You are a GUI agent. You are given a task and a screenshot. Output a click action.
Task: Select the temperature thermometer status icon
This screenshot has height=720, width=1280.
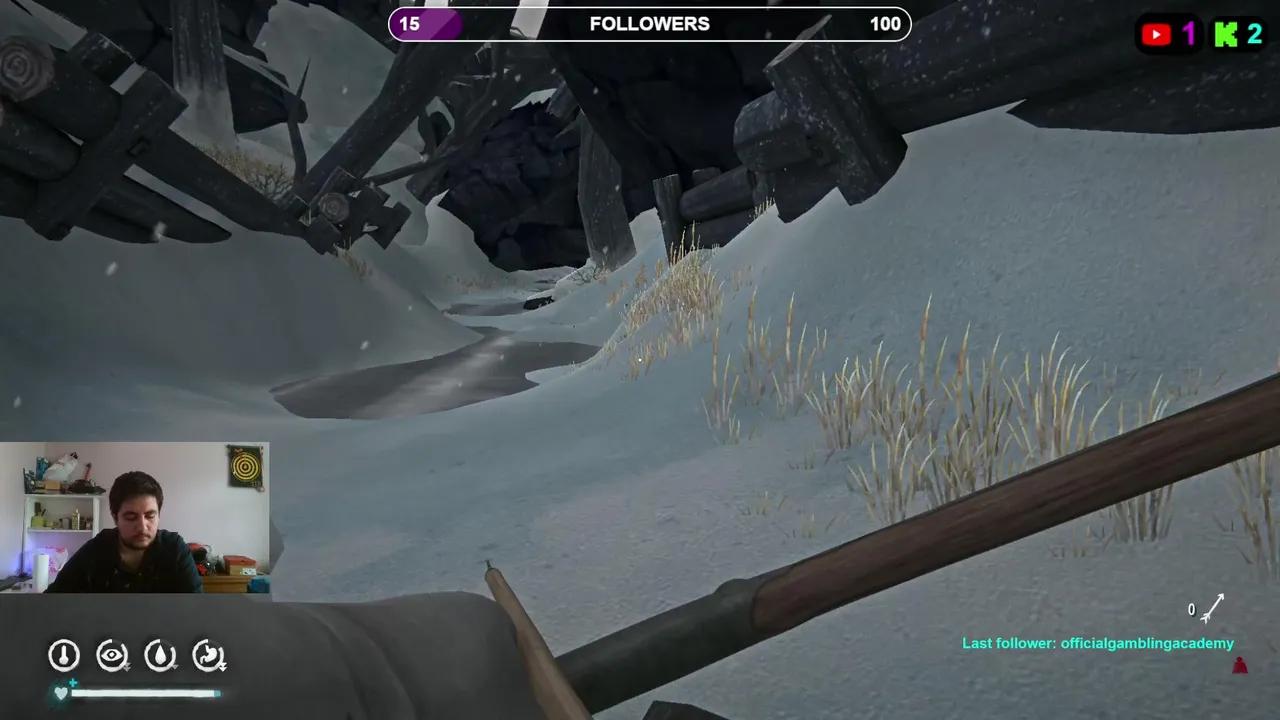click(63, 655)
